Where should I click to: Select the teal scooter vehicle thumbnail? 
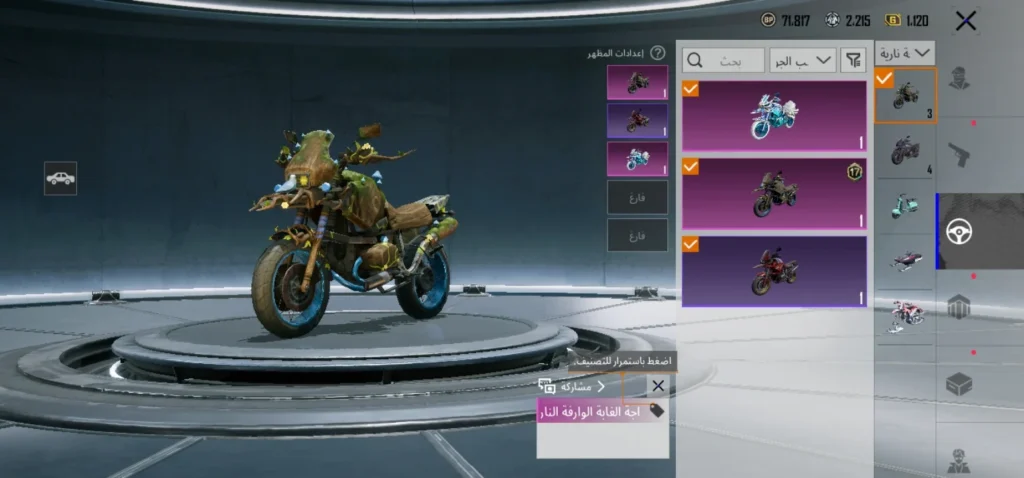905,206
